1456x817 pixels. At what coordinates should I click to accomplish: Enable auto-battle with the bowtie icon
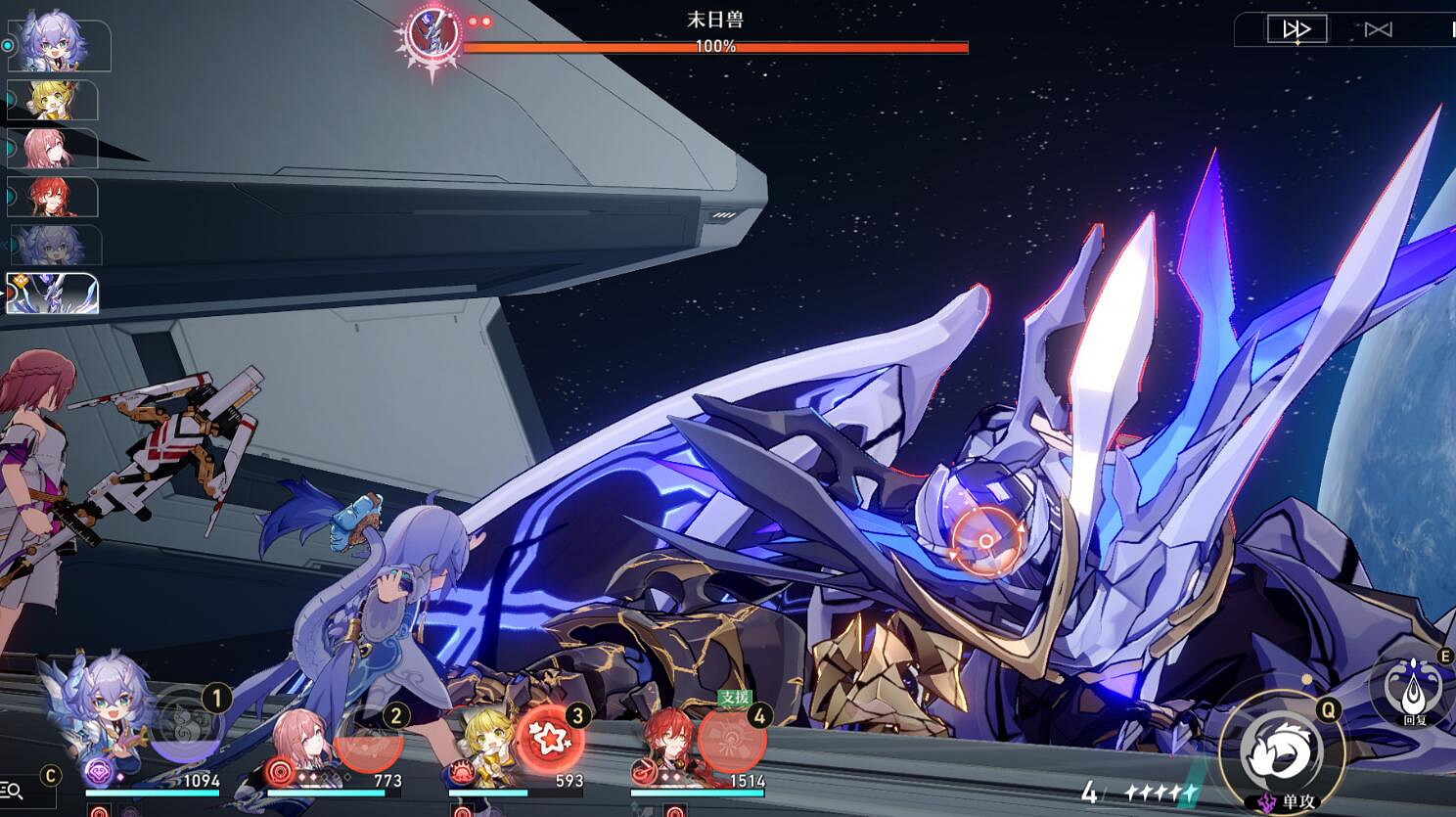[1378, 29]
